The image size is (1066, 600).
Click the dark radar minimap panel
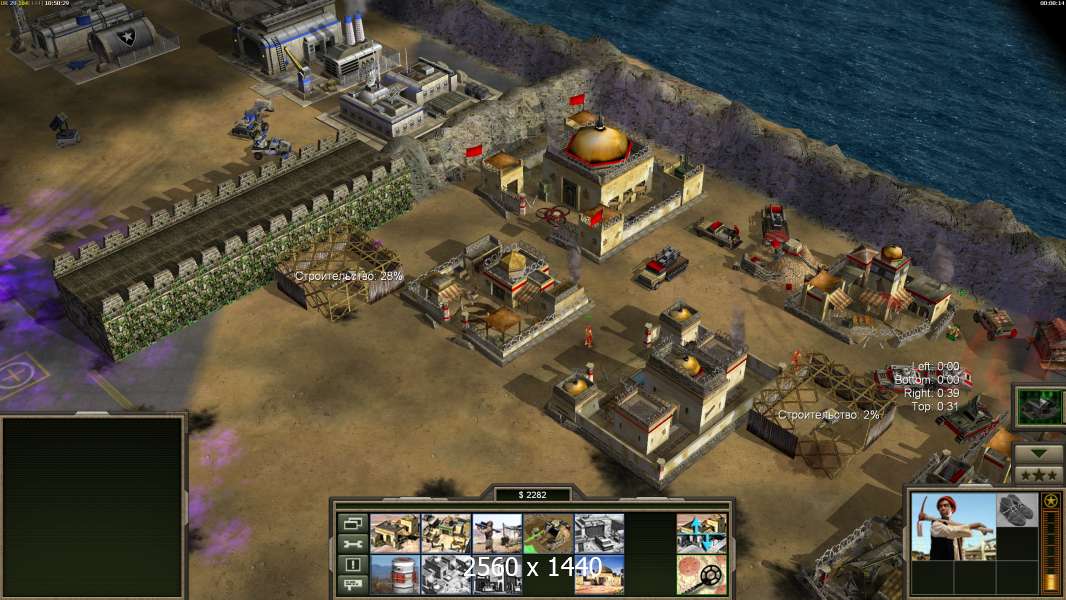tap(93, 505)
